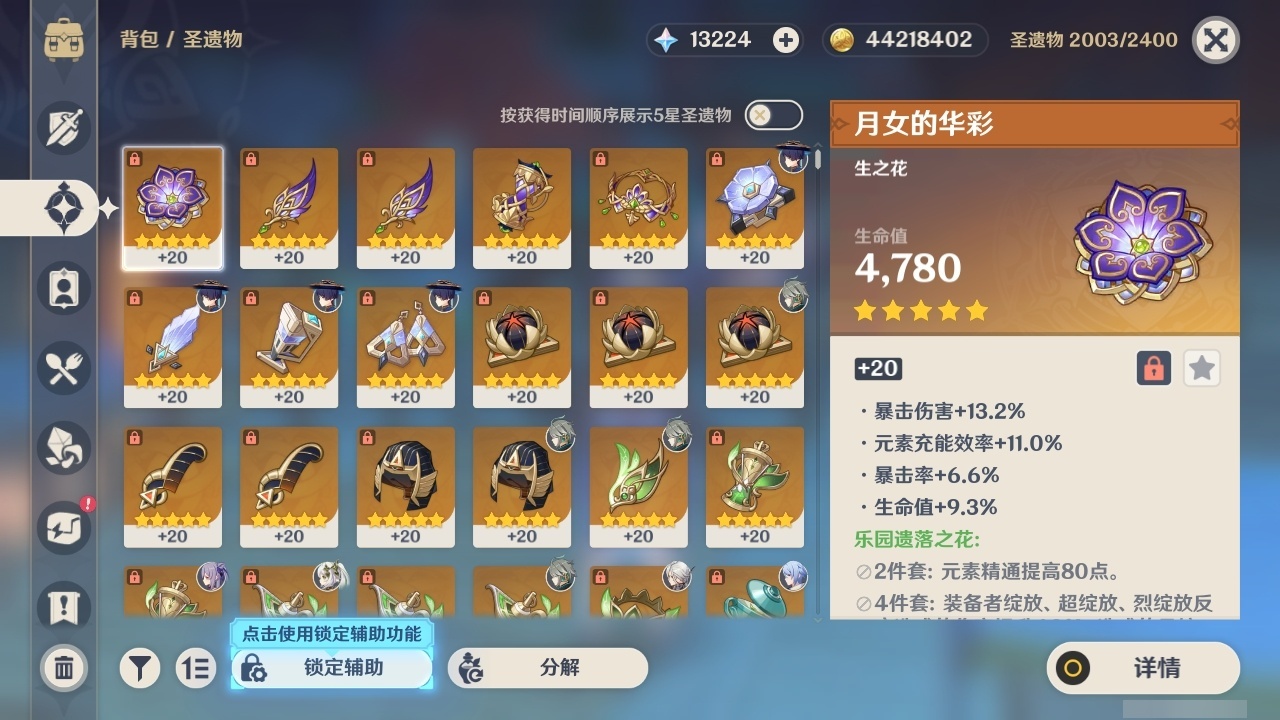
Task: Open the sorting options icon
Action: 196,668
